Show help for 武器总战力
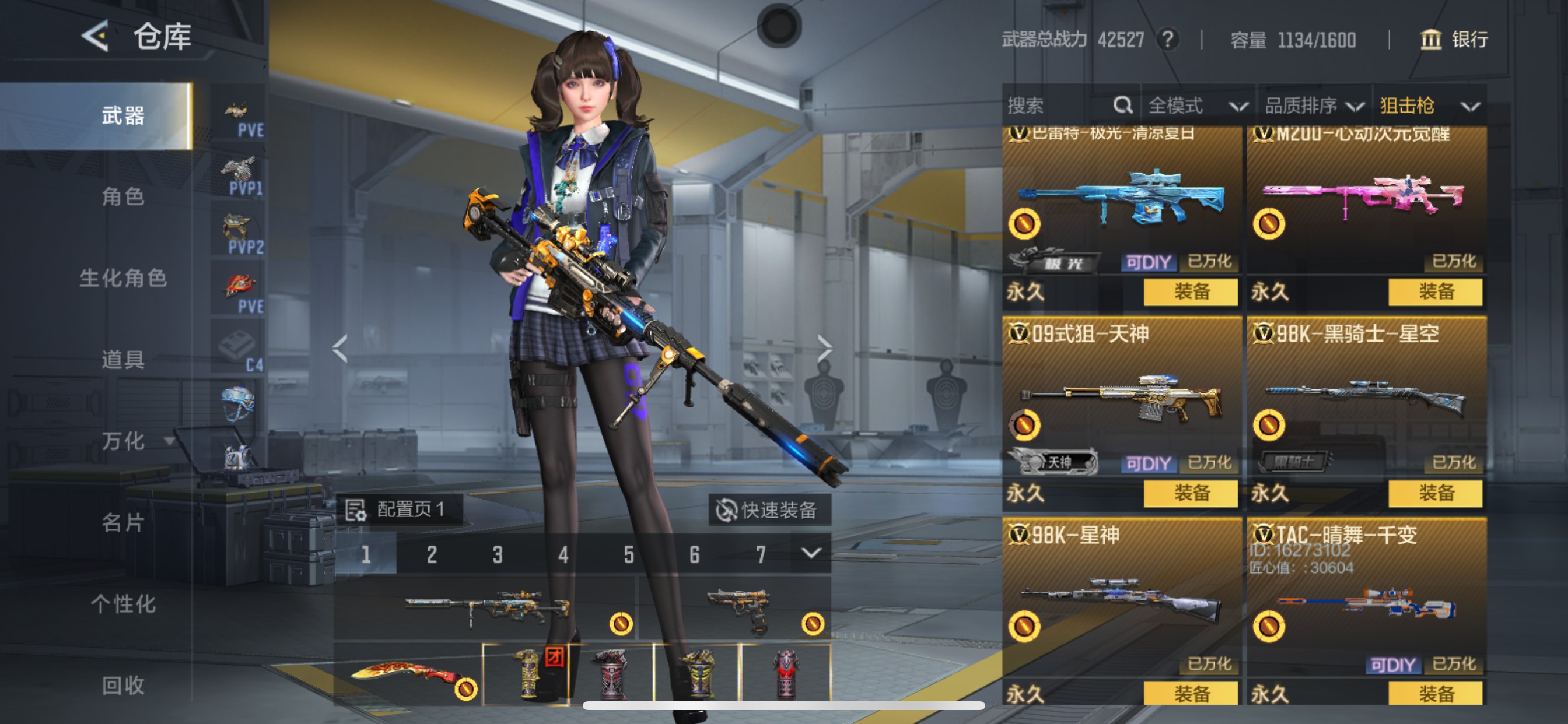This screenshot has height=724, width=1568. pyautogui.click(x=1167, y=40)
